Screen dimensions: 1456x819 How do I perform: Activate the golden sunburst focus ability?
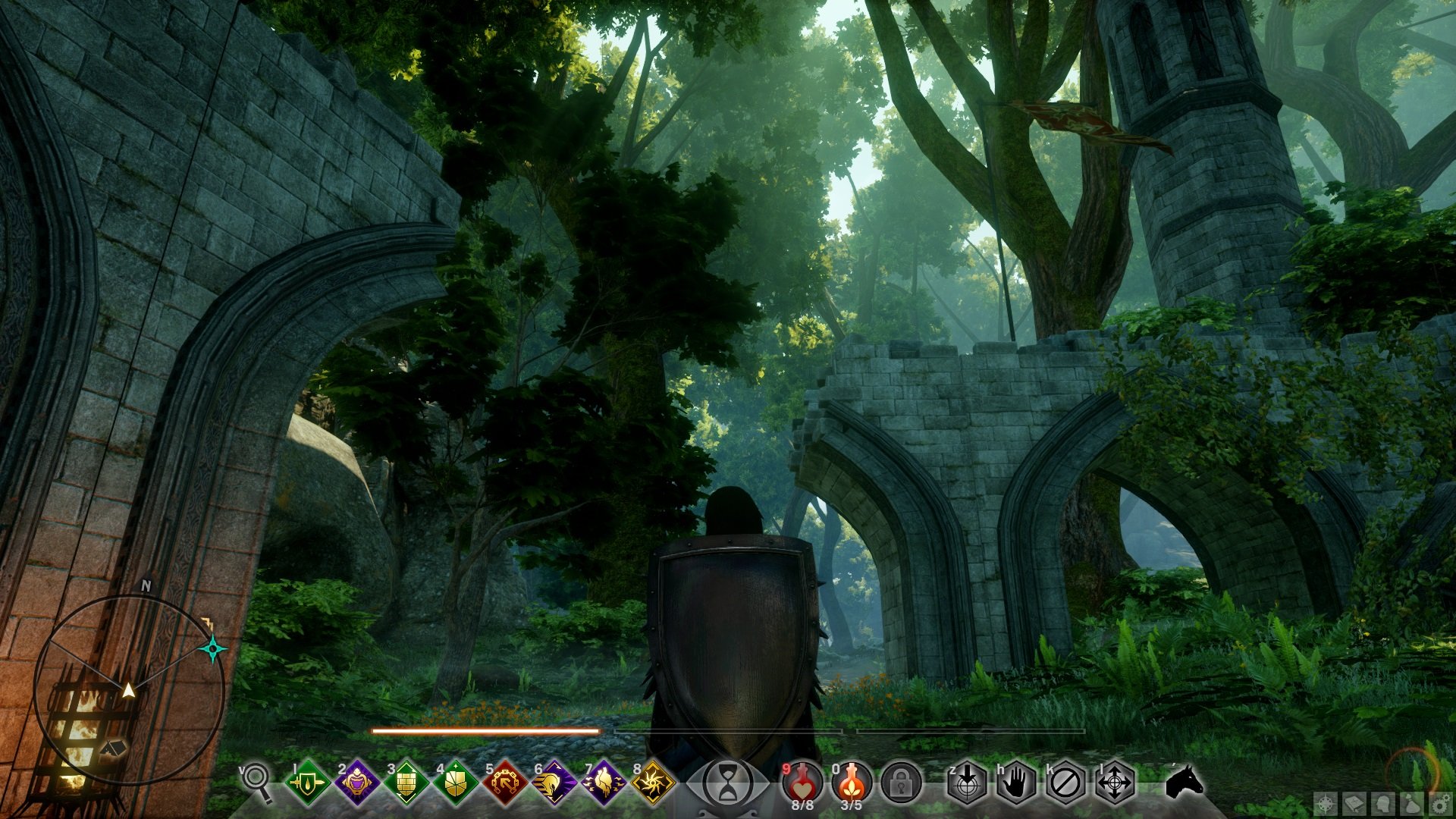653,782
